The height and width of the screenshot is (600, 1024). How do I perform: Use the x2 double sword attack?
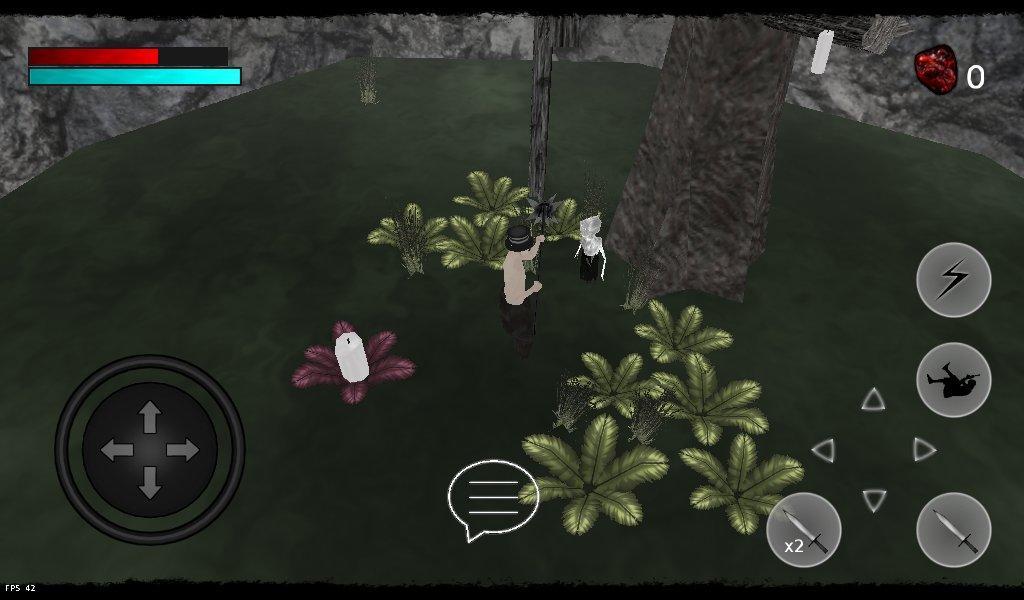[x=803, y=529]
